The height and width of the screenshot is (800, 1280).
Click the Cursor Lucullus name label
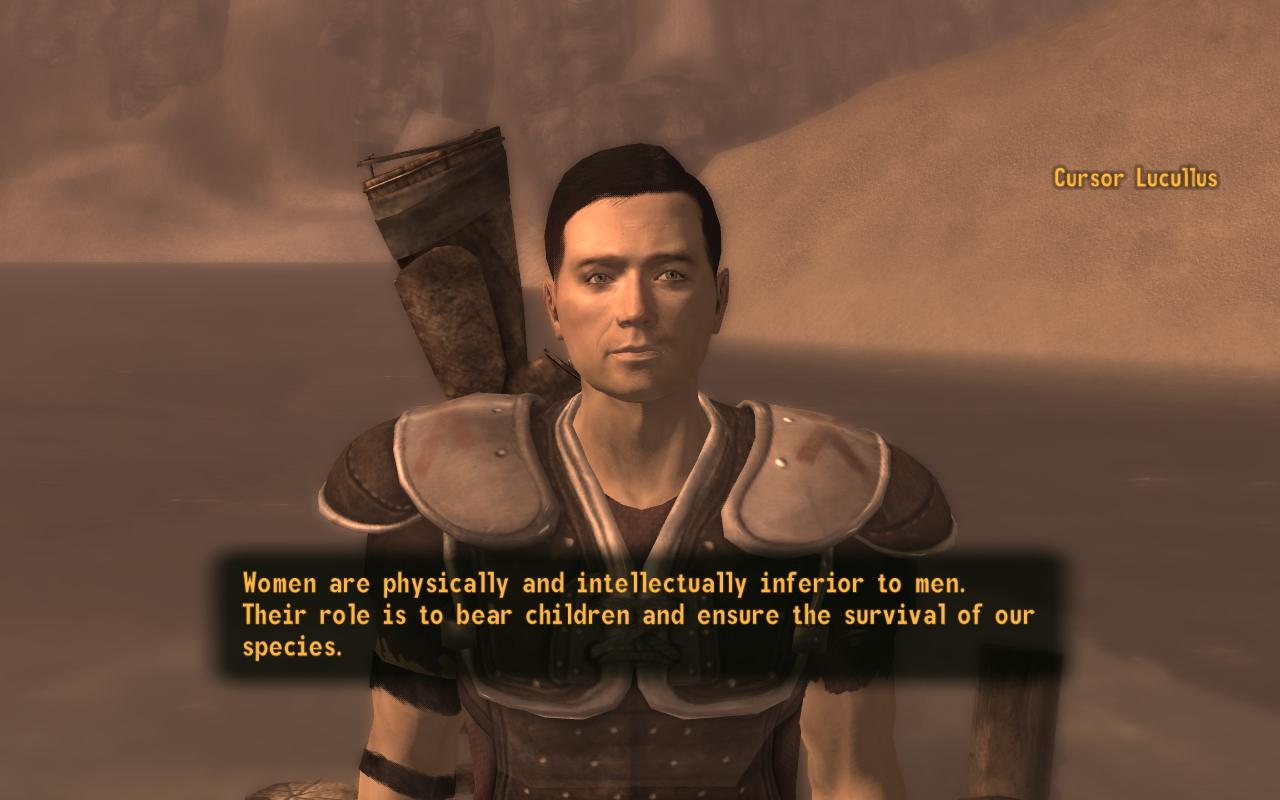[1135, 180]
